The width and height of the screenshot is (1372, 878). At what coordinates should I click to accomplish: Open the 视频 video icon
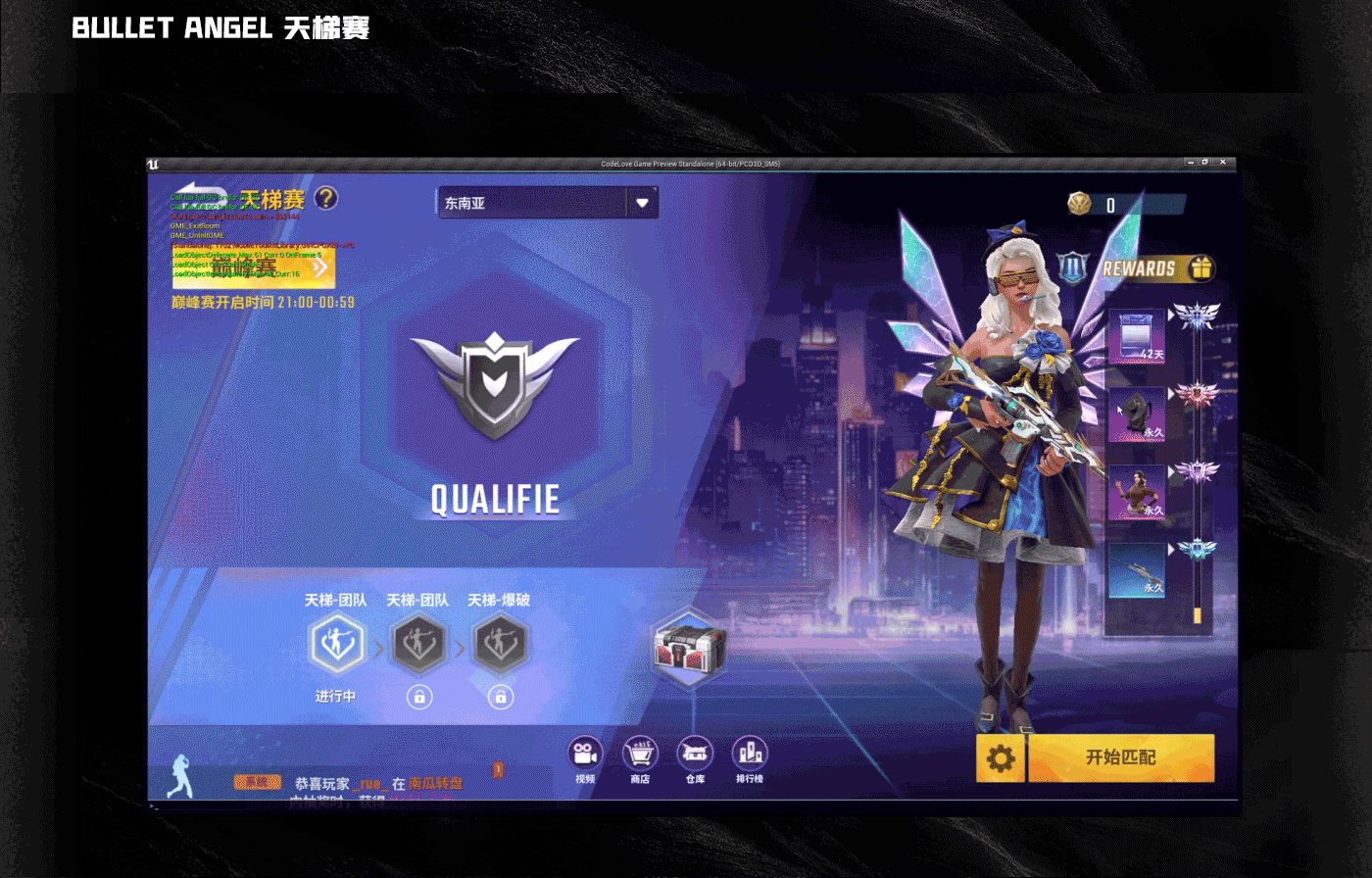coord(584,755)
